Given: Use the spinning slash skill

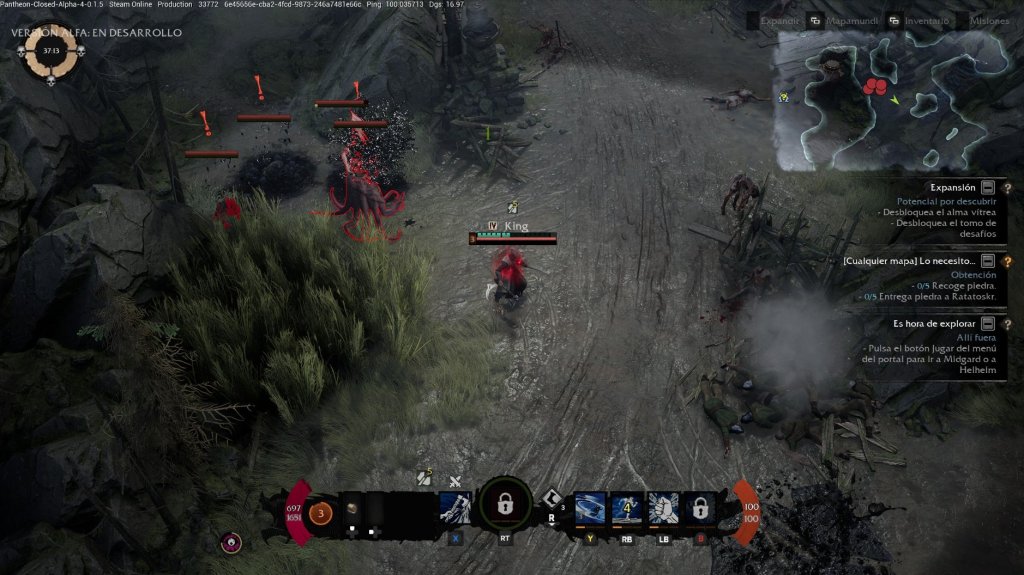Looking at the screenshot, I should click(x=589, y=507).
